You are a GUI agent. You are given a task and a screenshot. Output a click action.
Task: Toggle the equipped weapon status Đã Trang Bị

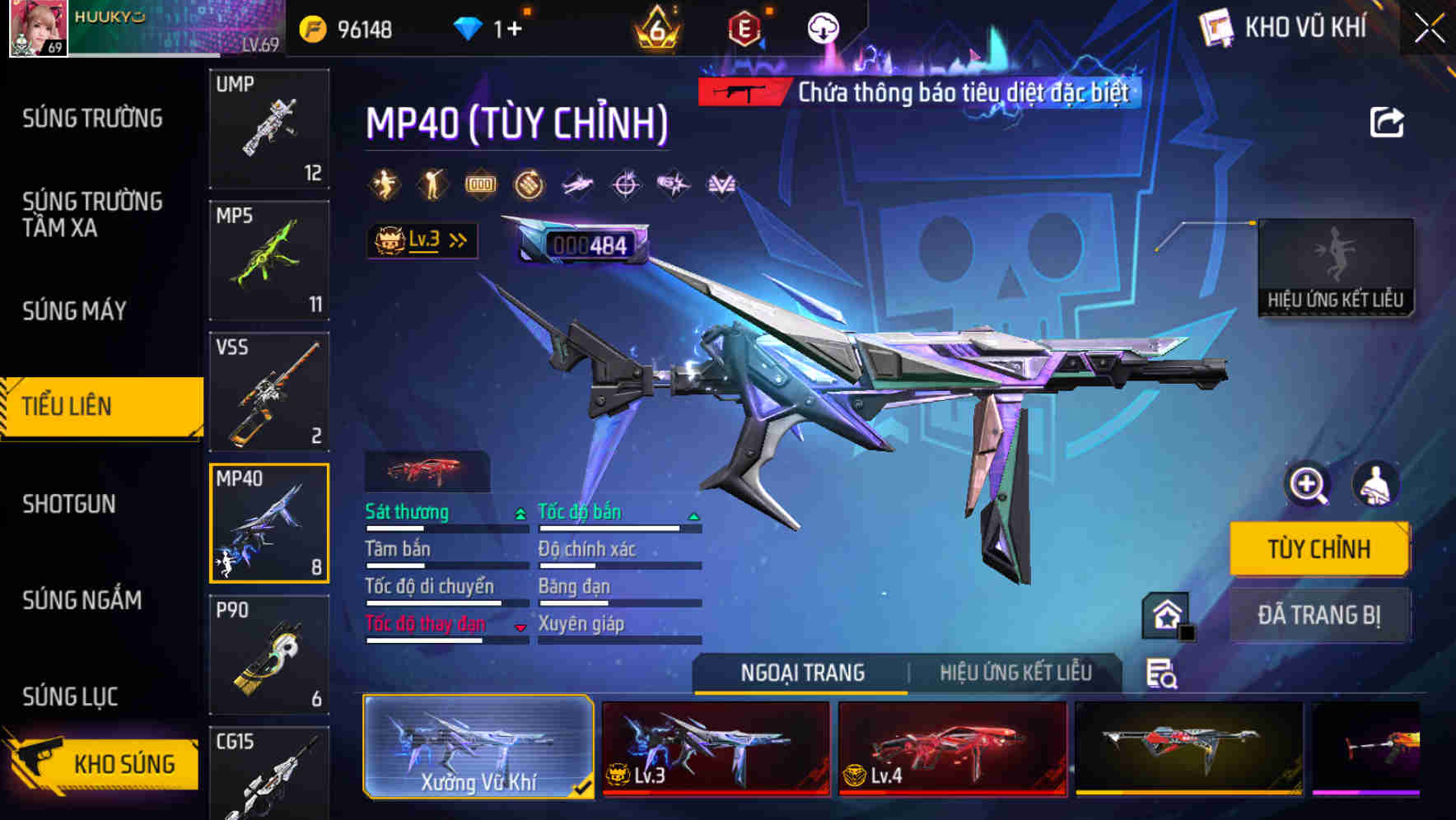(1320, 615)
